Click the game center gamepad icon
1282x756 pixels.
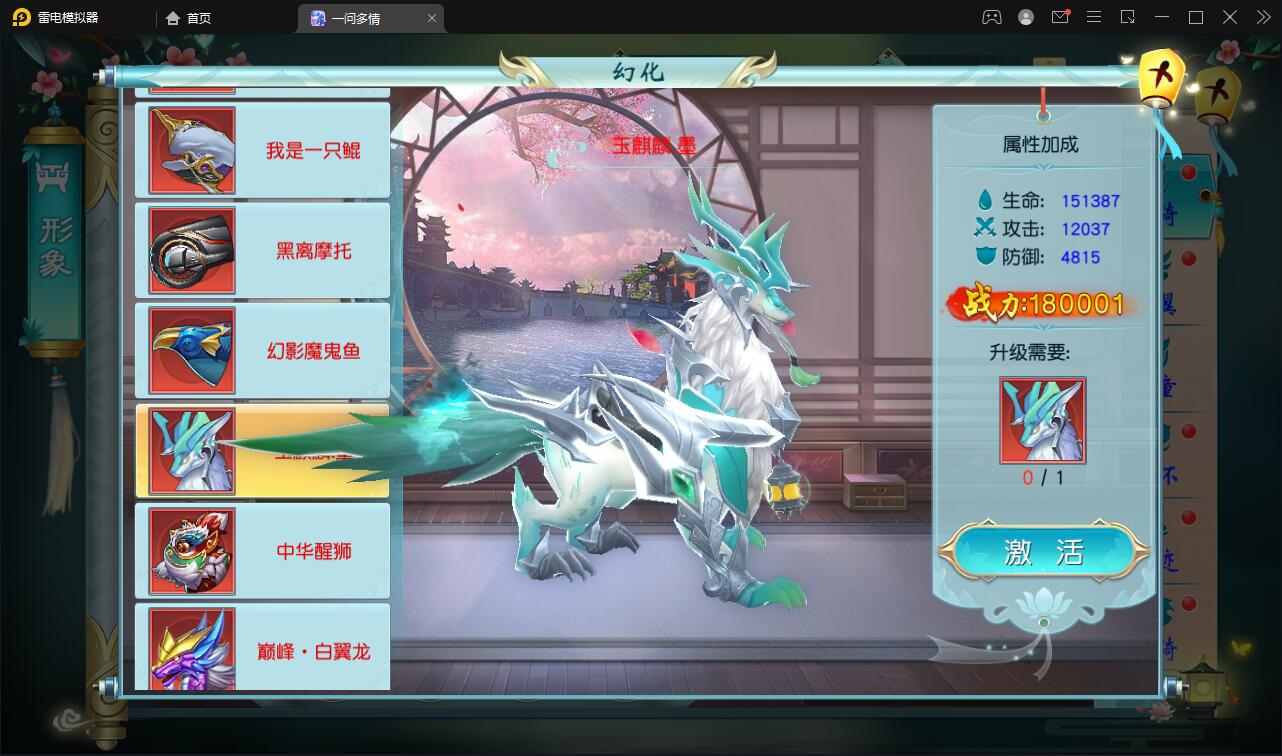(x=992, y=17)
